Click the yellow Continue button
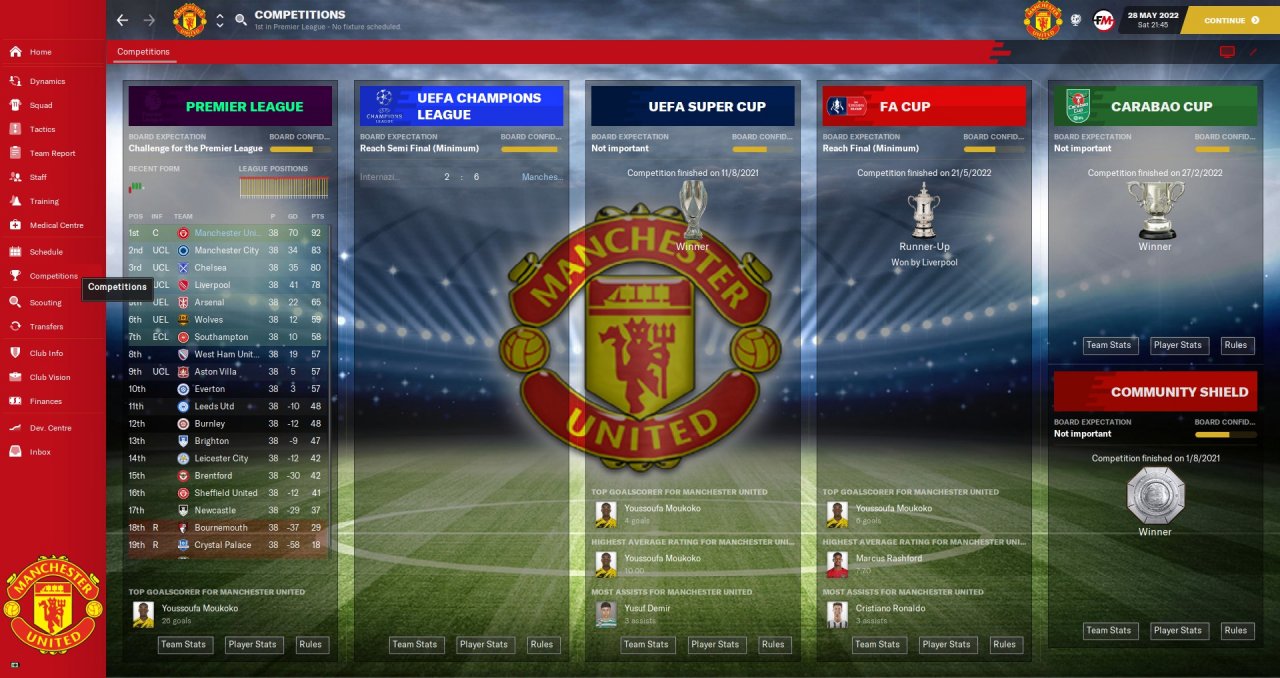This screenshot has height=678, width=1280. click(1230, 20)
